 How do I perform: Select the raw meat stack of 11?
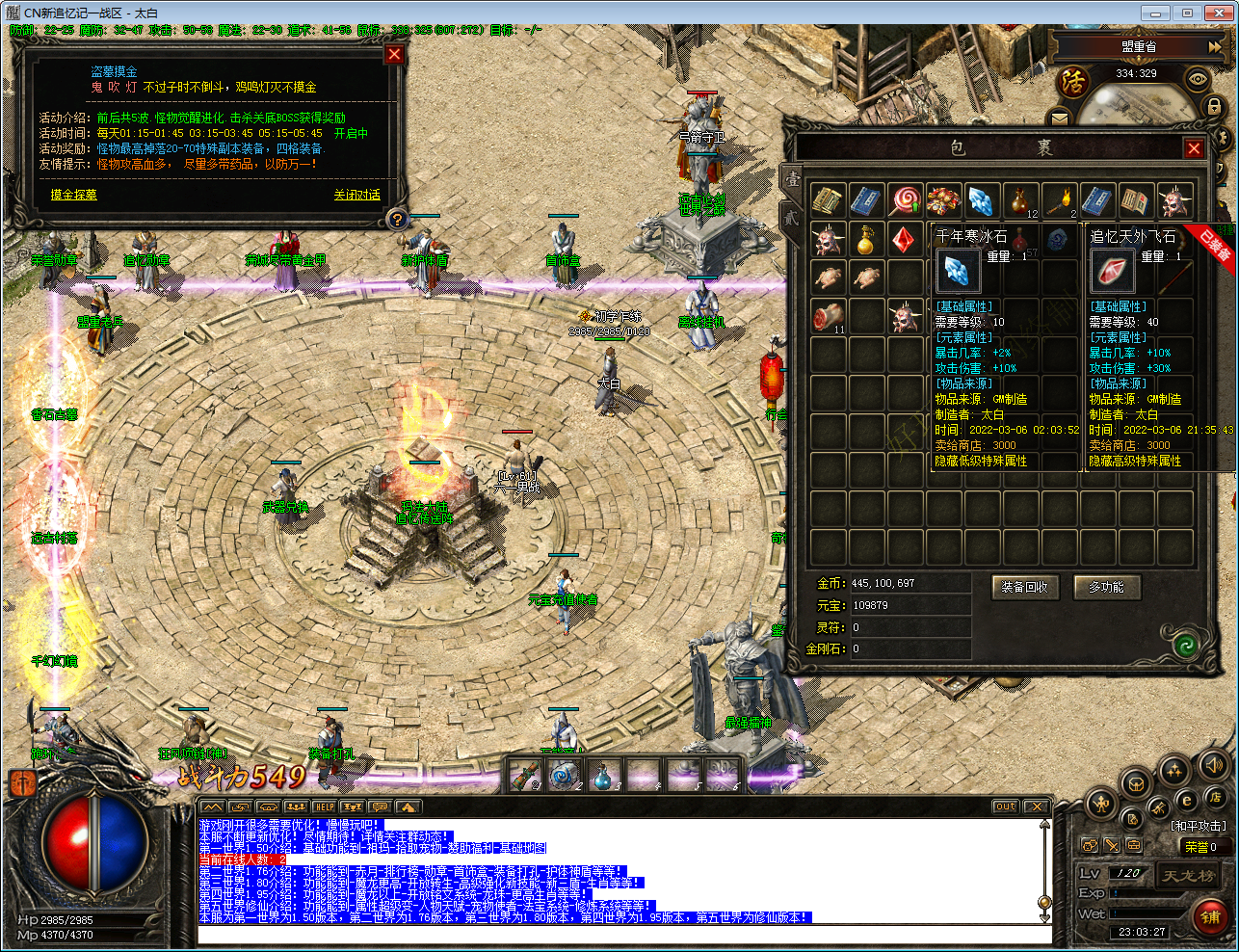tap(827, 316)
